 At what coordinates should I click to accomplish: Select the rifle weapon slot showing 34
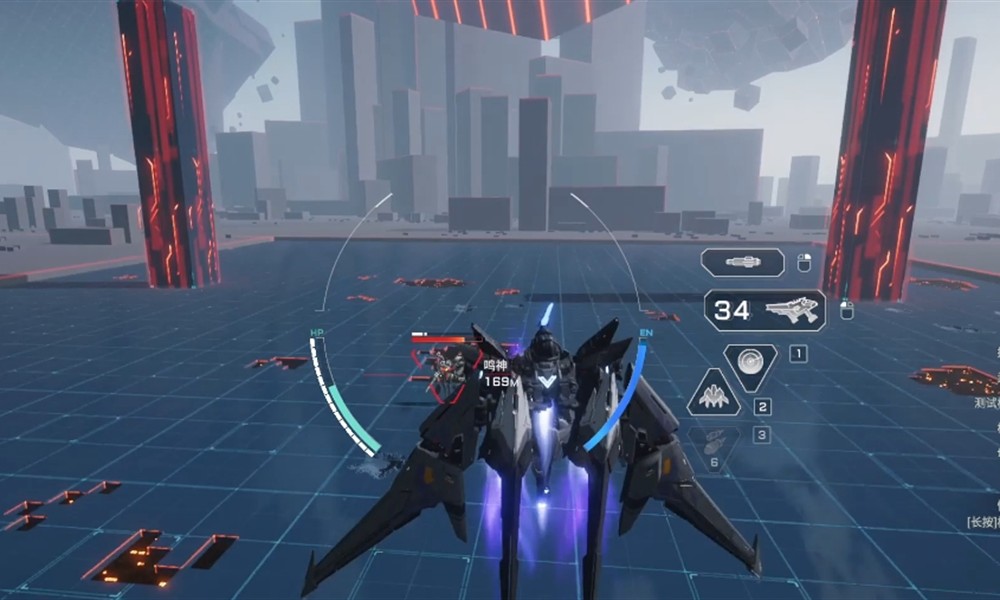765,311
